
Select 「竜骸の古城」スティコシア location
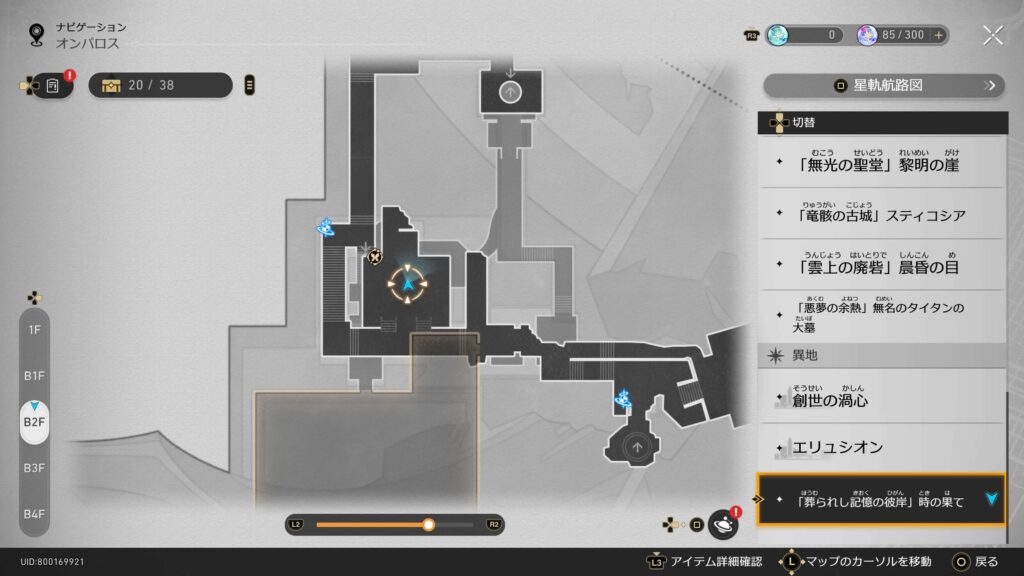point(880,213)
